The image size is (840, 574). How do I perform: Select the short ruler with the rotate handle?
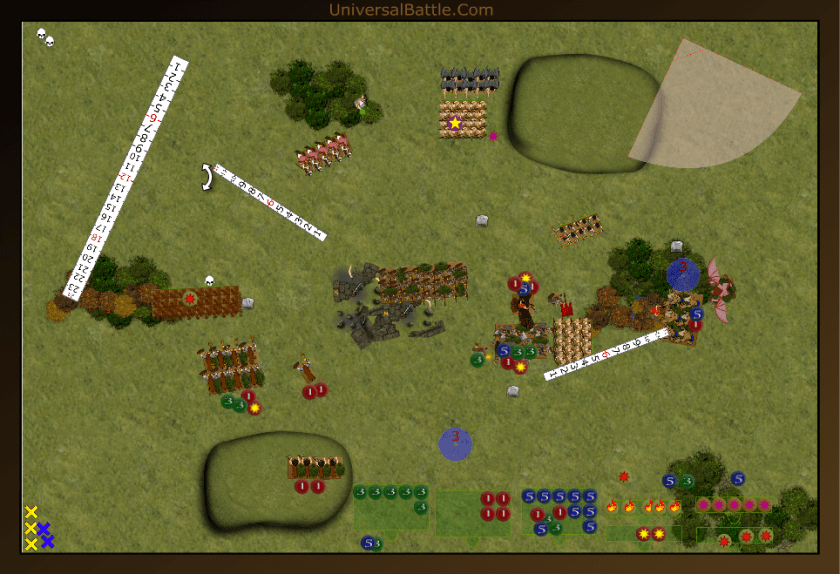point(269,202)
